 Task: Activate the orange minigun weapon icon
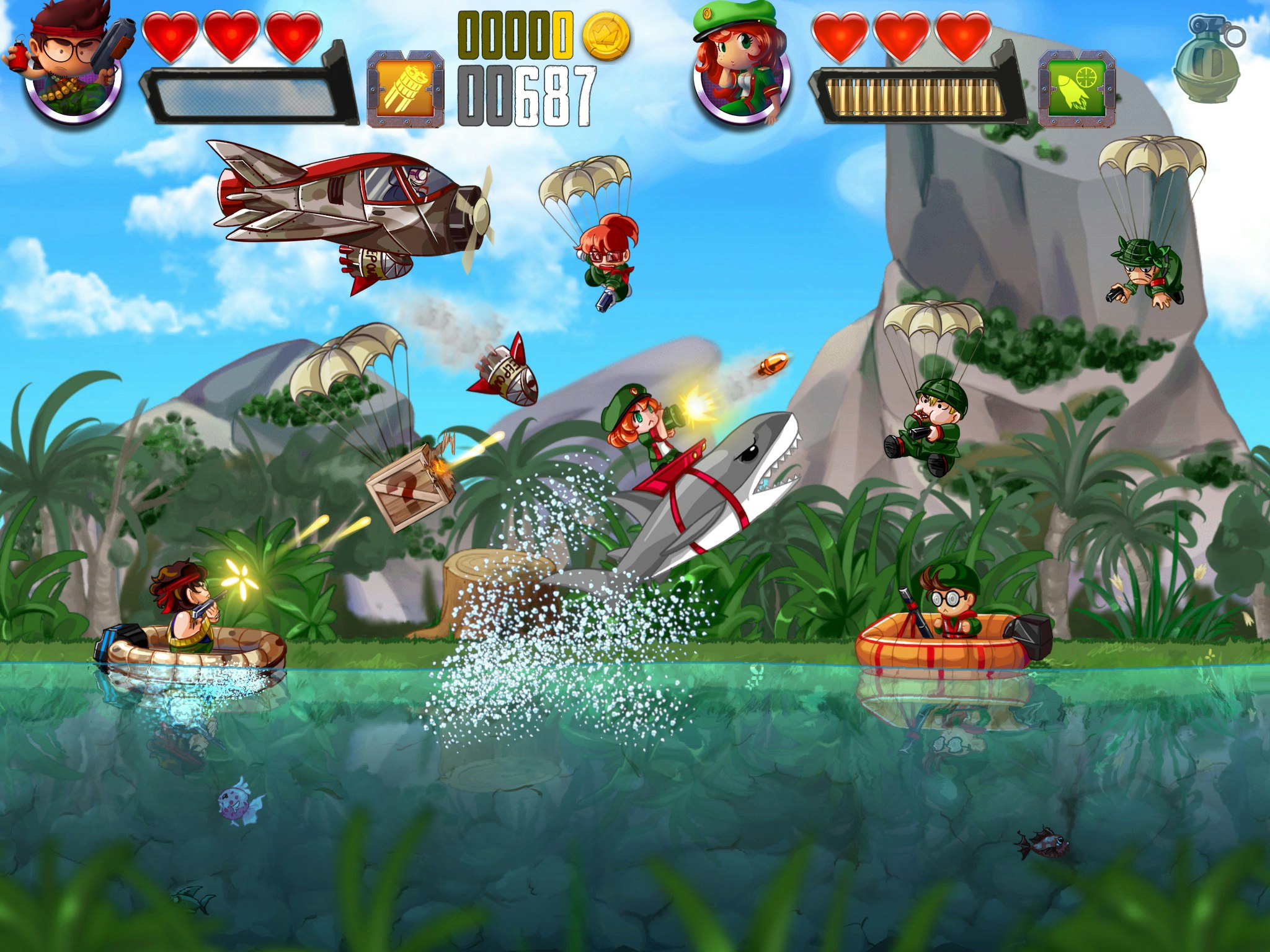[x=406, y=89]
